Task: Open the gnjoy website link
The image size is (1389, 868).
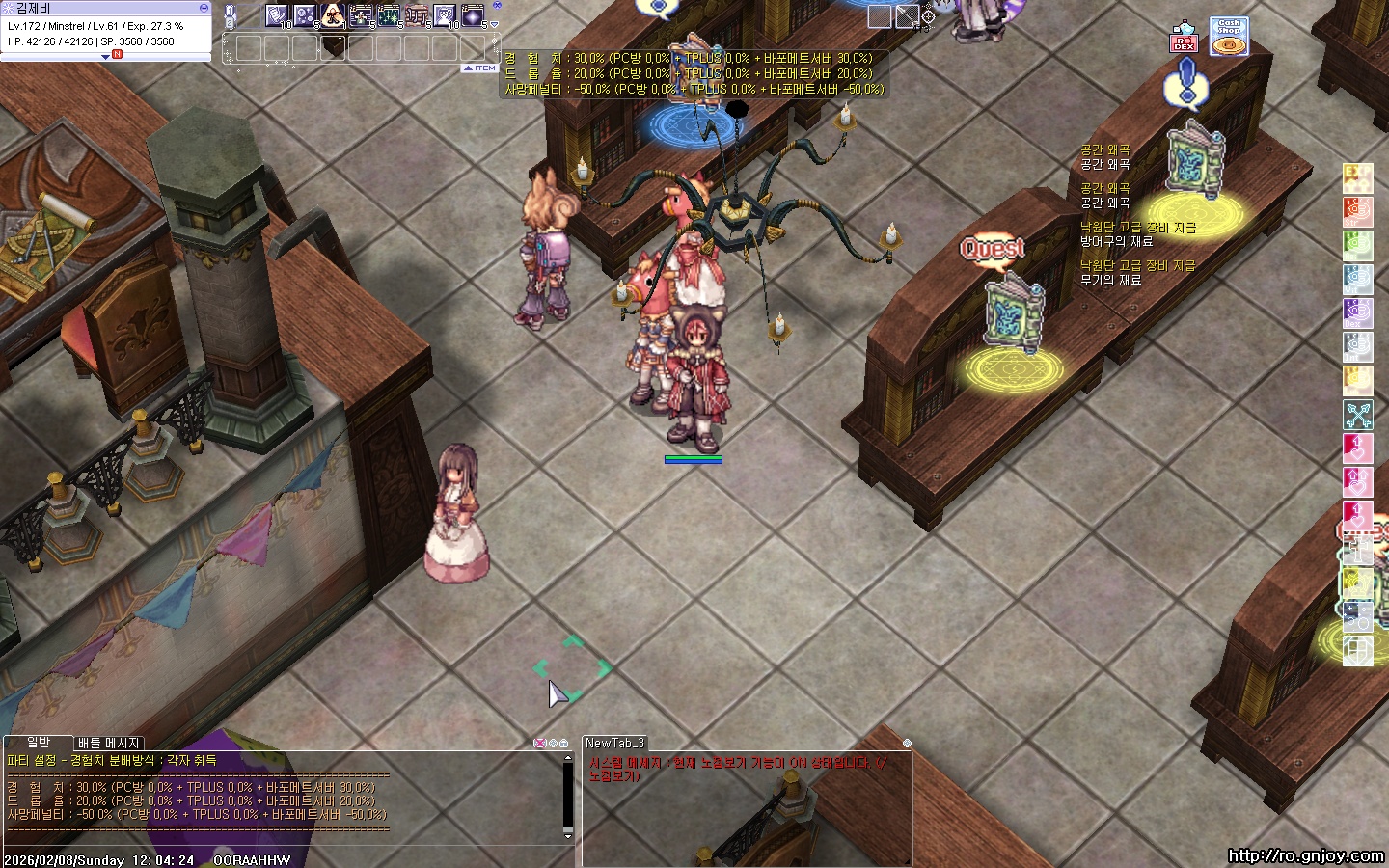Action: click(1306, 855)
